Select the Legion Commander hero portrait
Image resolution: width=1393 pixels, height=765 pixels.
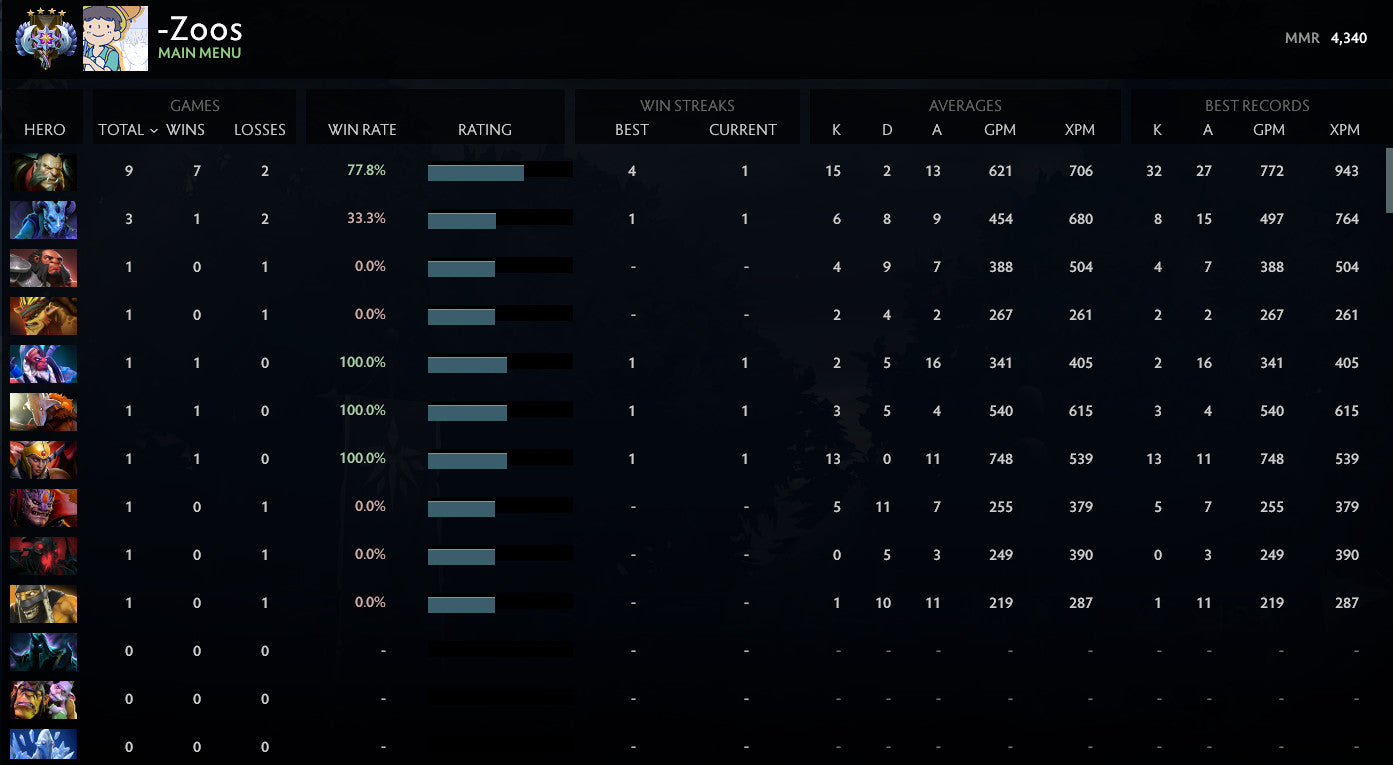click(x=43, y=459)
